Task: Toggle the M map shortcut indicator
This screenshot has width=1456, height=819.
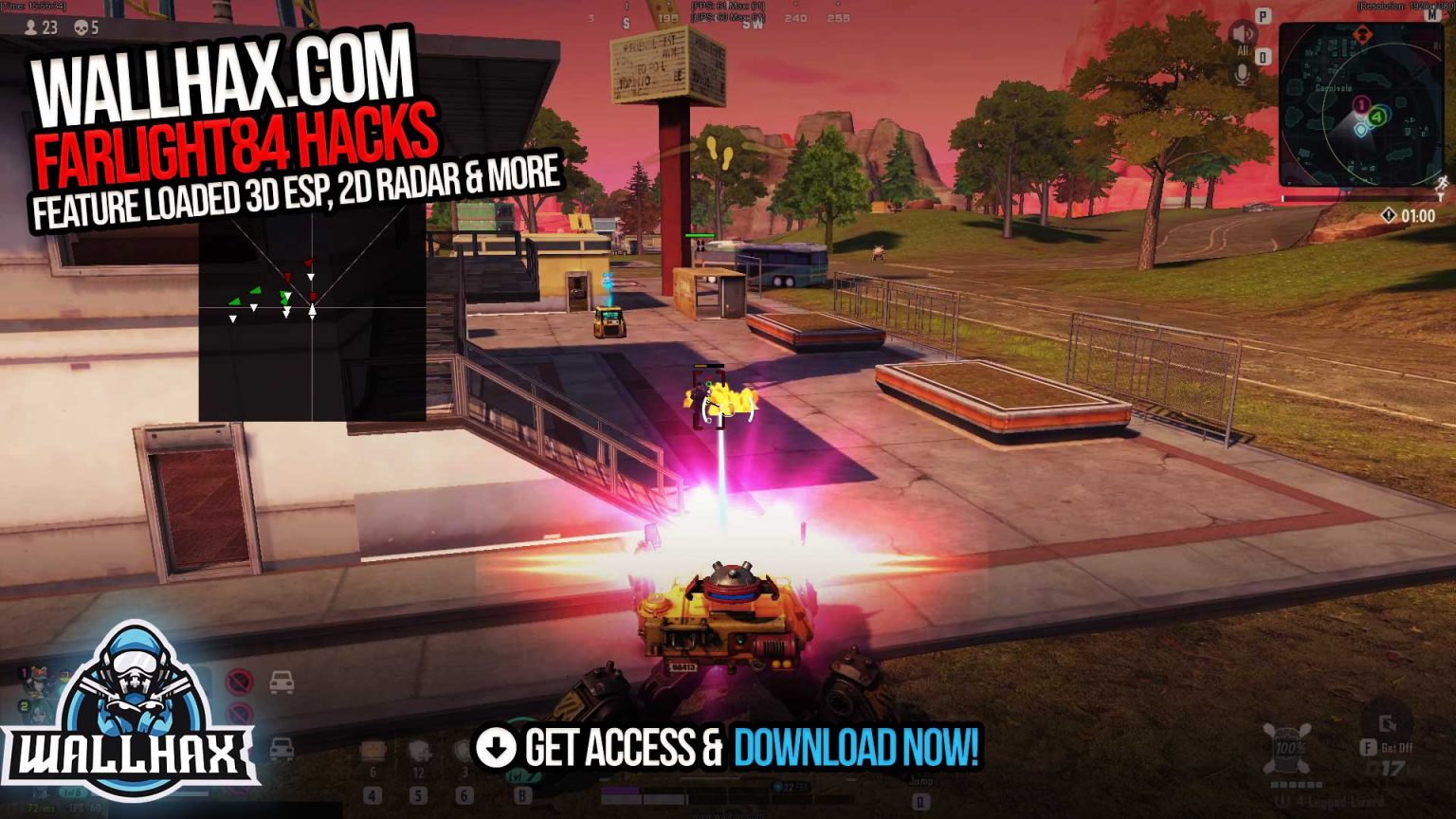Action: (x=1432, y=16)
